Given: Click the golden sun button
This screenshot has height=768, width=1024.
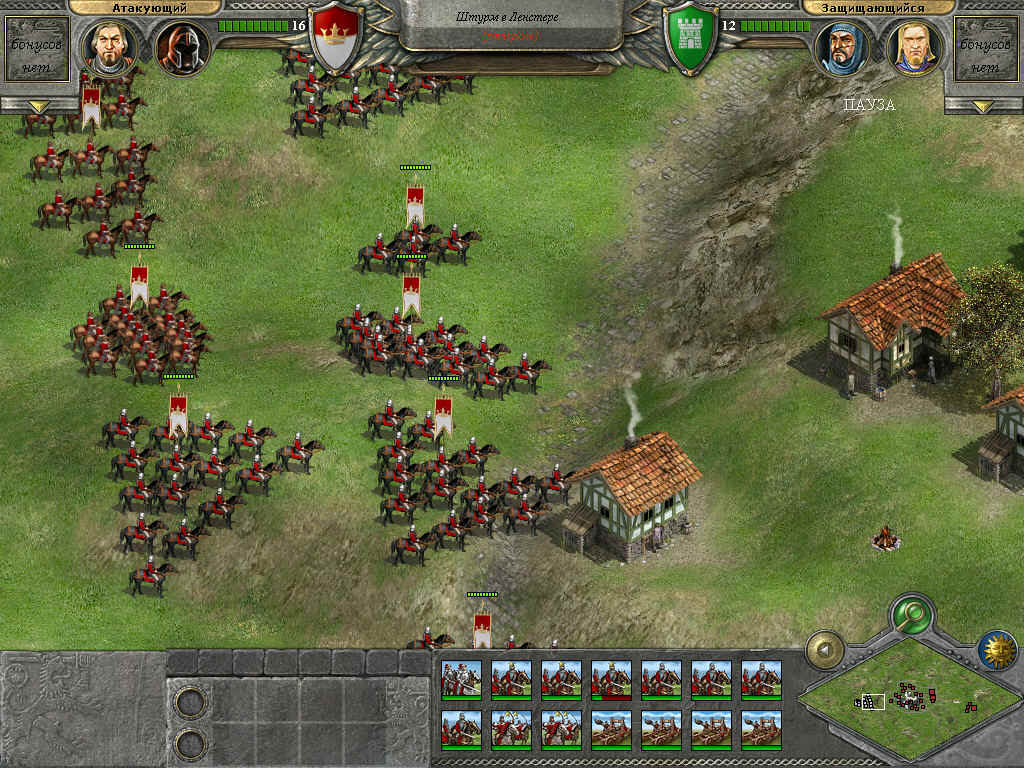Looking at the screenshot, I should [x=997, y=650].
